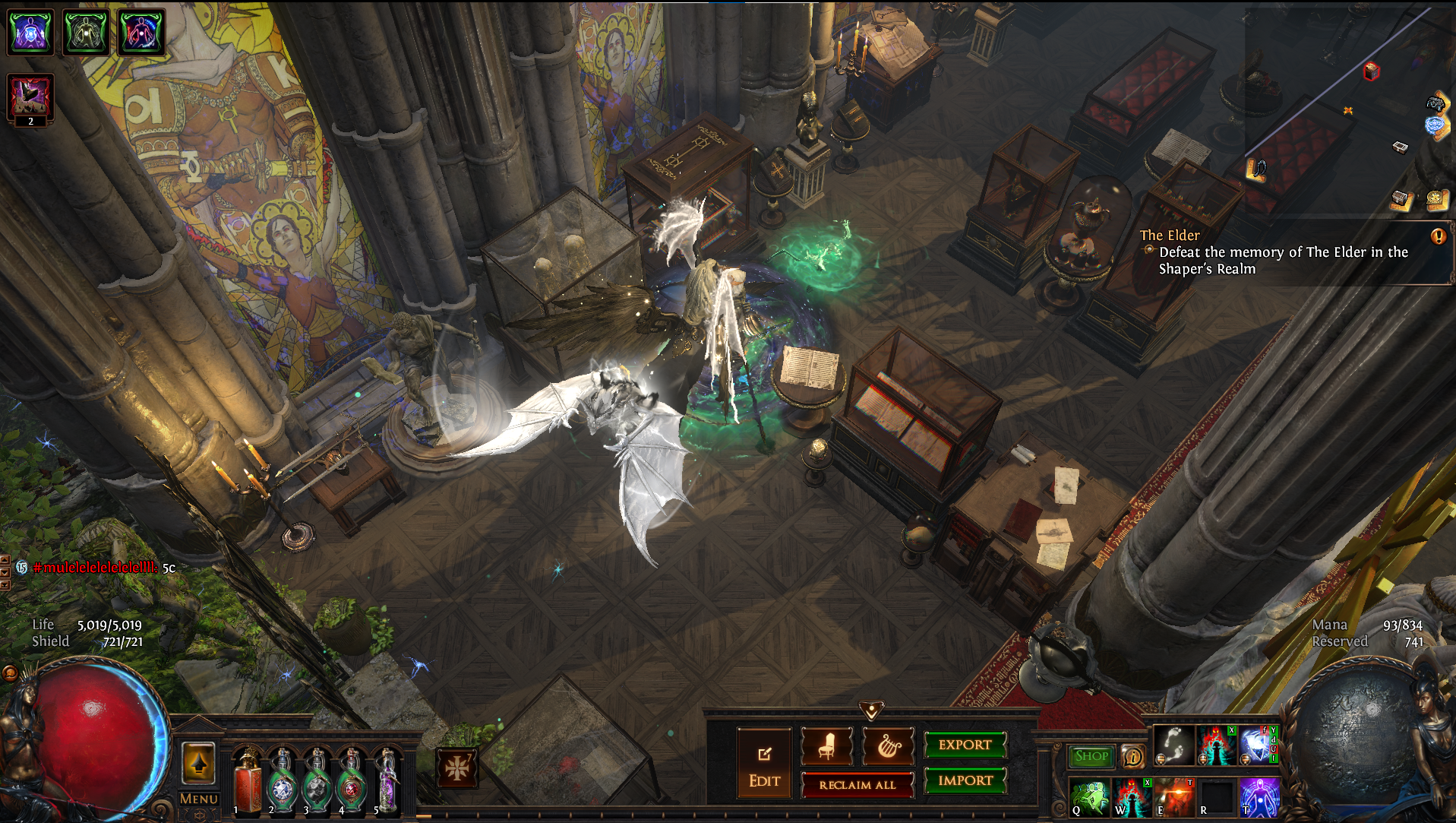Import a hideout layout
This screenshot has width=1456, height=823.
coord(965,780)
